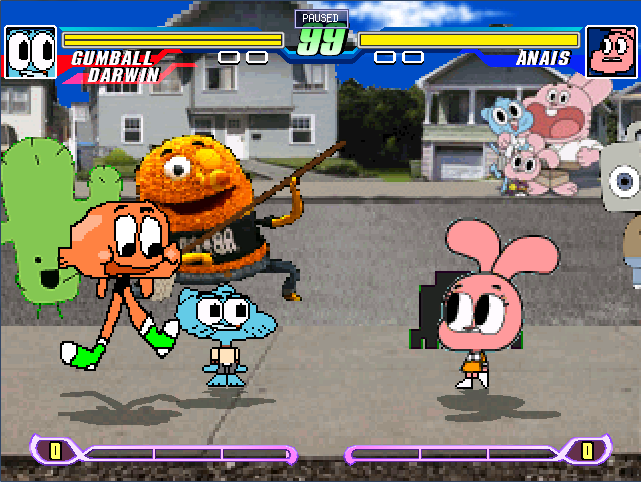Select the pink opponent portrait icon

[x=610, y=52]
